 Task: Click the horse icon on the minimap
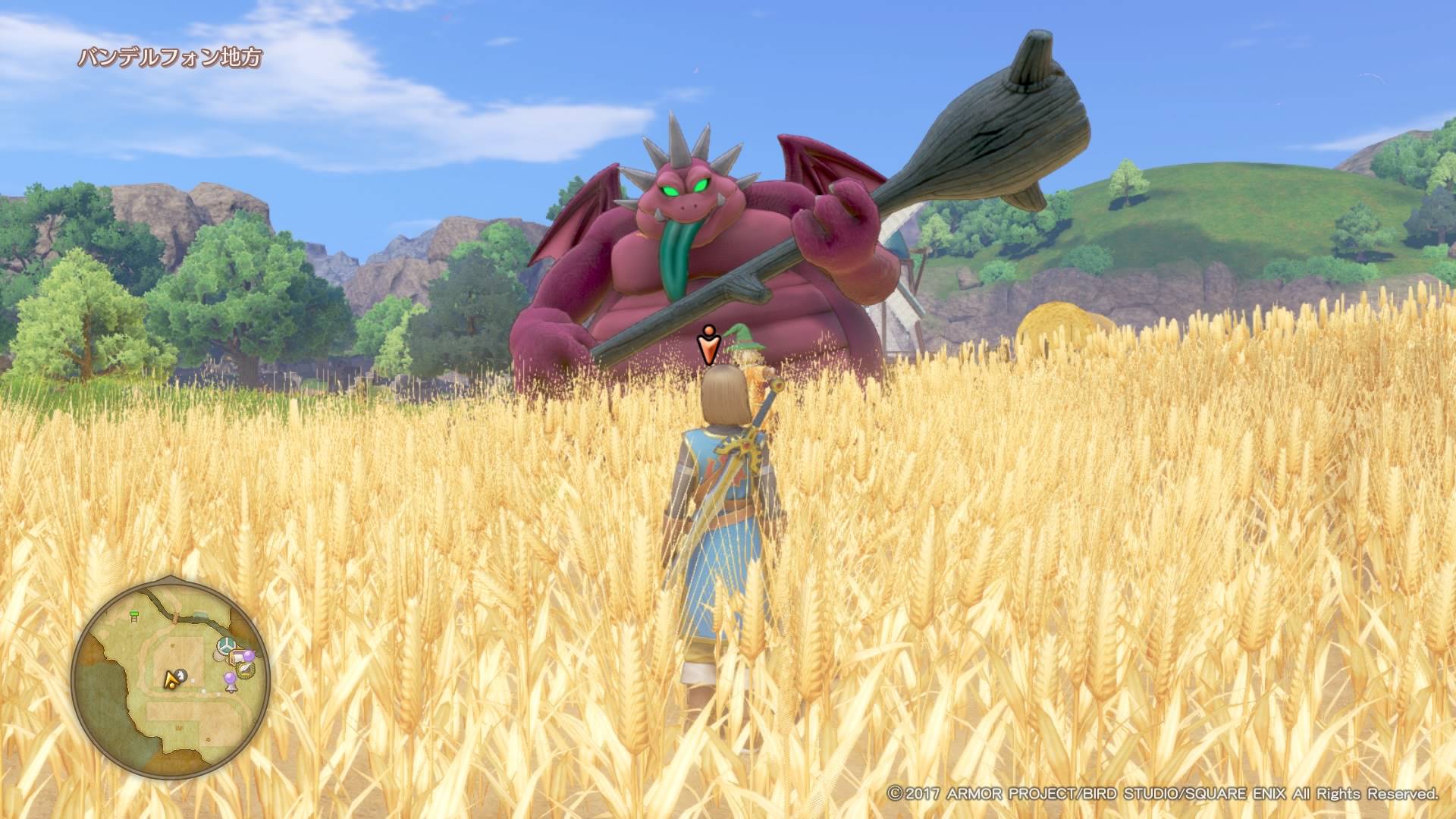click(181, 676)
